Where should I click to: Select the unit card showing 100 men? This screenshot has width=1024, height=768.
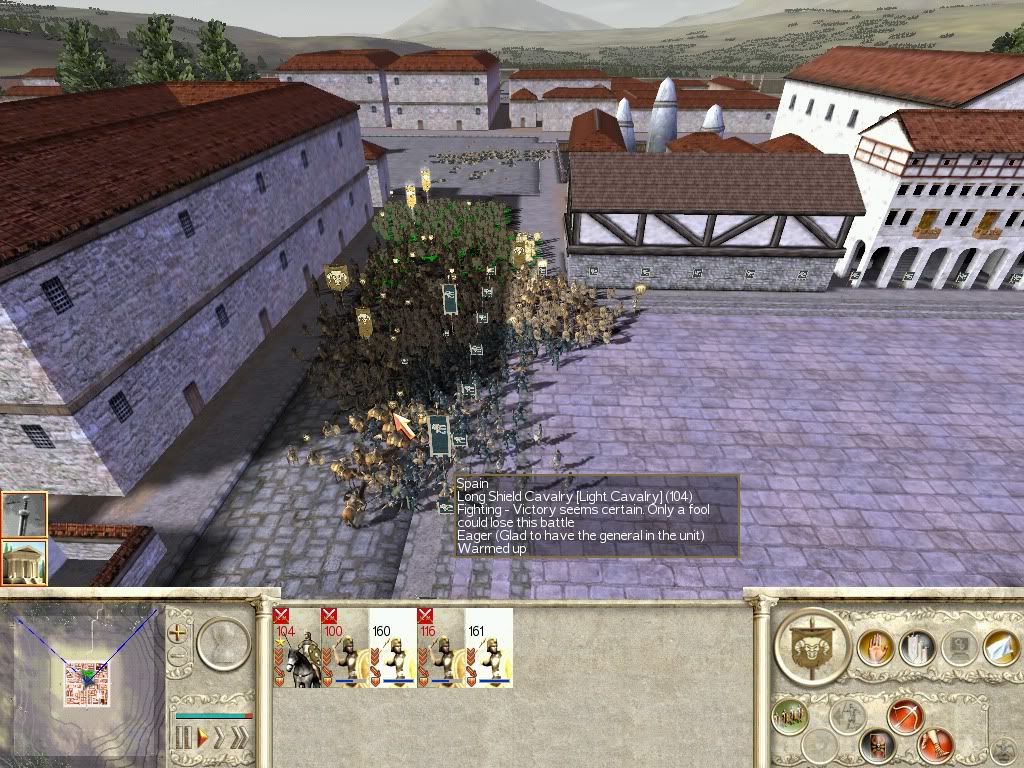pyautogui.click(x=344, y=648)
